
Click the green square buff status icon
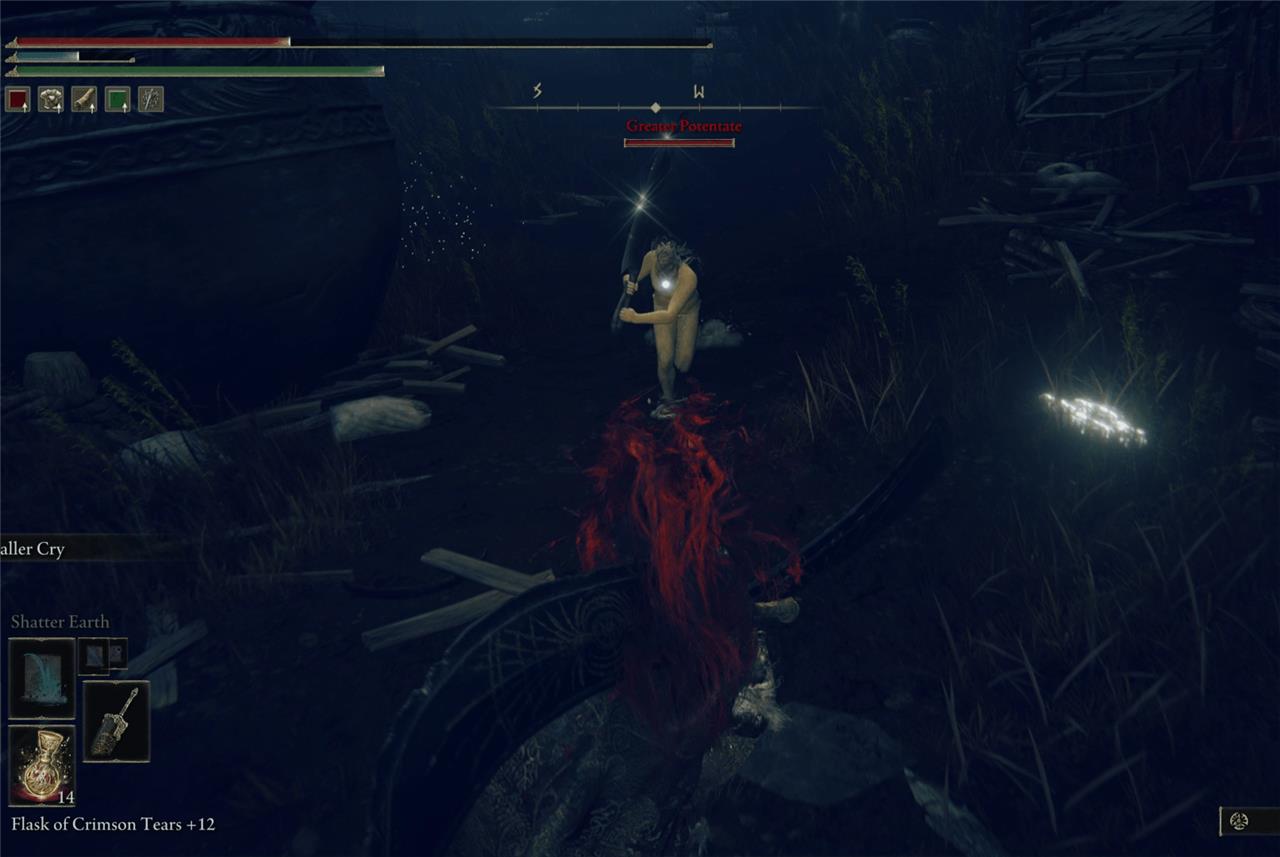117,99
